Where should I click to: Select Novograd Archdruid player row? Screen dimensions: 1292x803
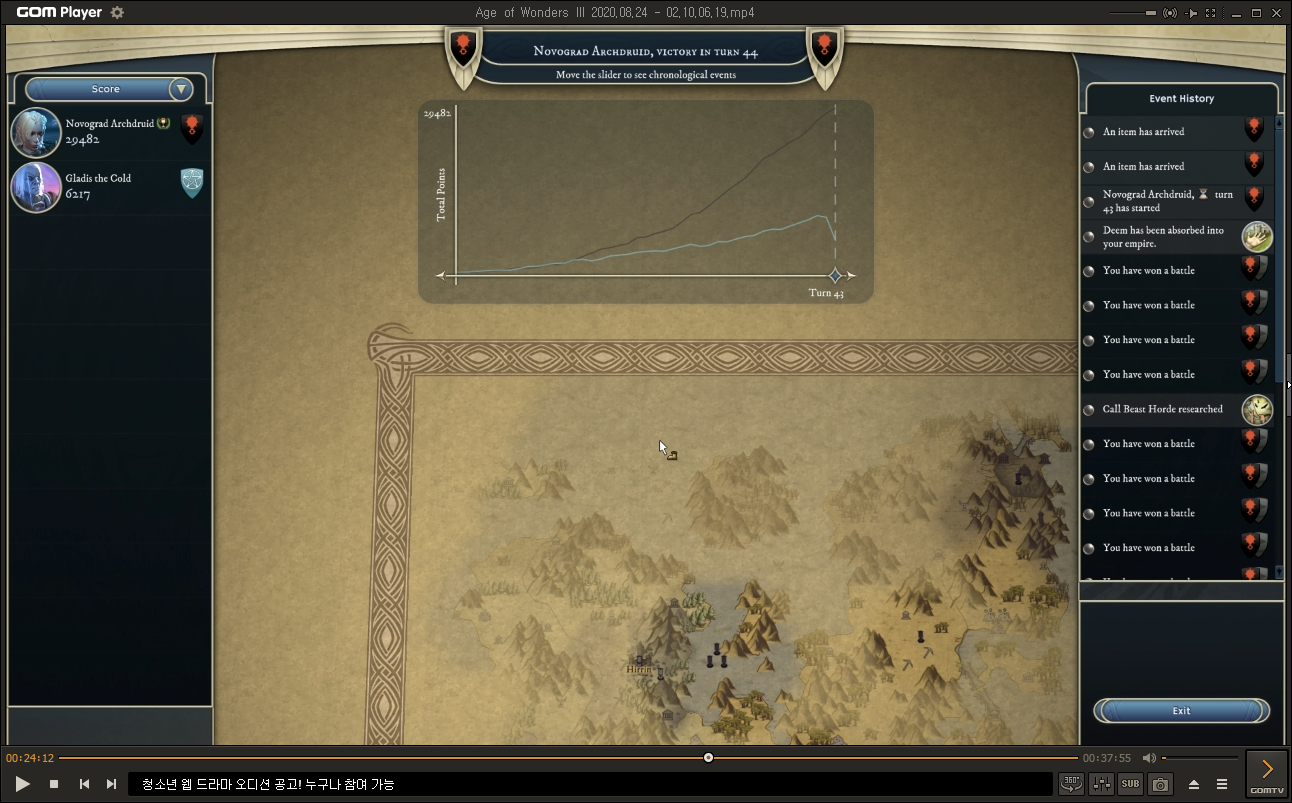click(109, 132)
